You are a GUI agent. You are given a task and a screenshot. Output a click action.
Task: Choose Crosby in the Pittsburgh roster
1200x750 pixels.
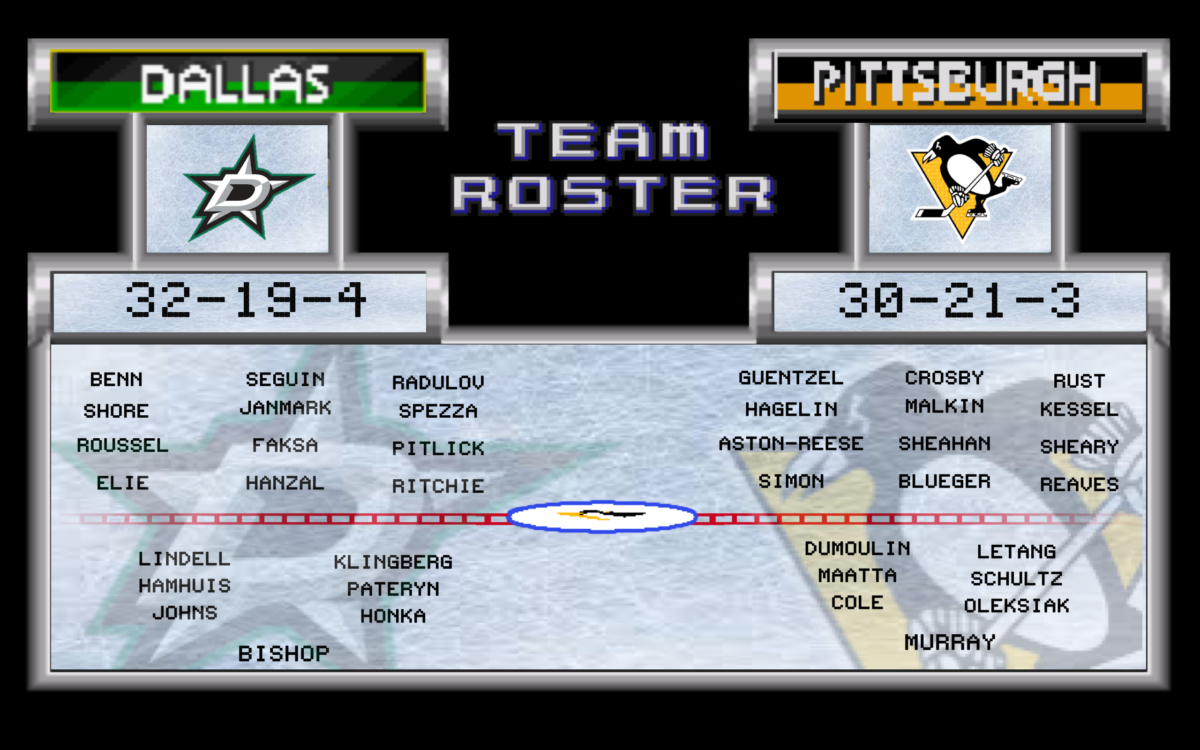944,378
